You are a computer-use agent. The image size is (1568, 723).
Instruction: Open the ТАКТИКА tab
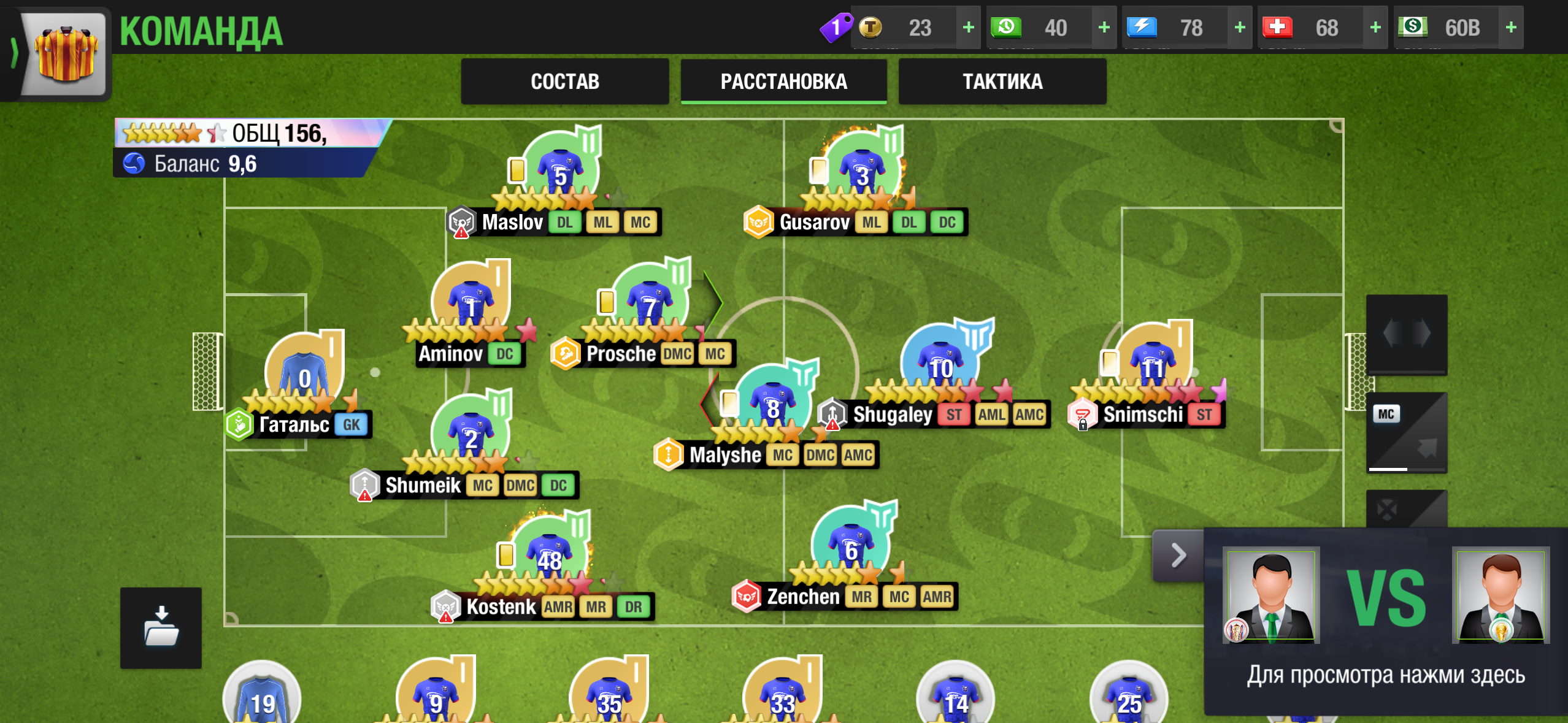1002,81
